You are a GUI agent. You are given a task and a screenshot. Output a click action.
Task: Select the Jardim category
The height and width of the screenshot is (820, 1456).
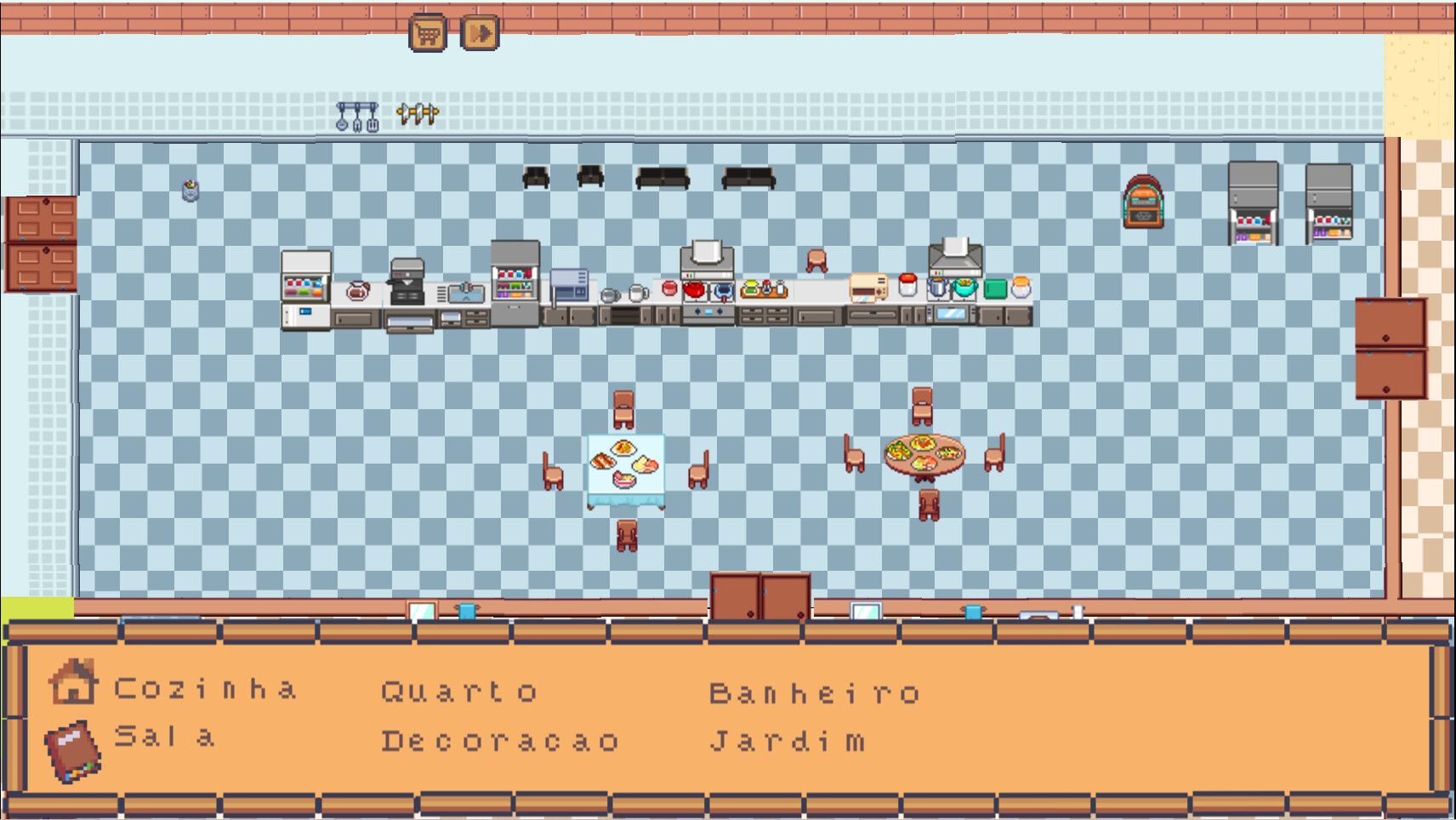click(787, 739)
